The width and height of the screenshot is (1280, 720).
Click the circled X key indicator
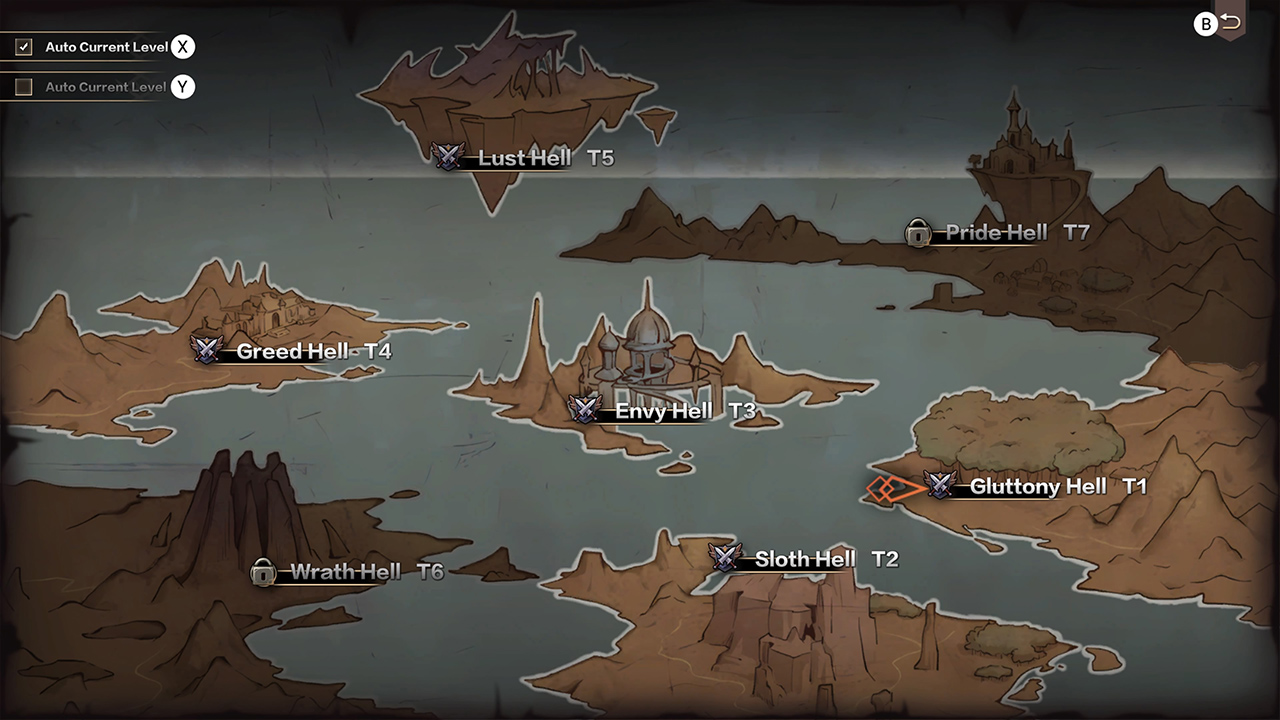182,46
